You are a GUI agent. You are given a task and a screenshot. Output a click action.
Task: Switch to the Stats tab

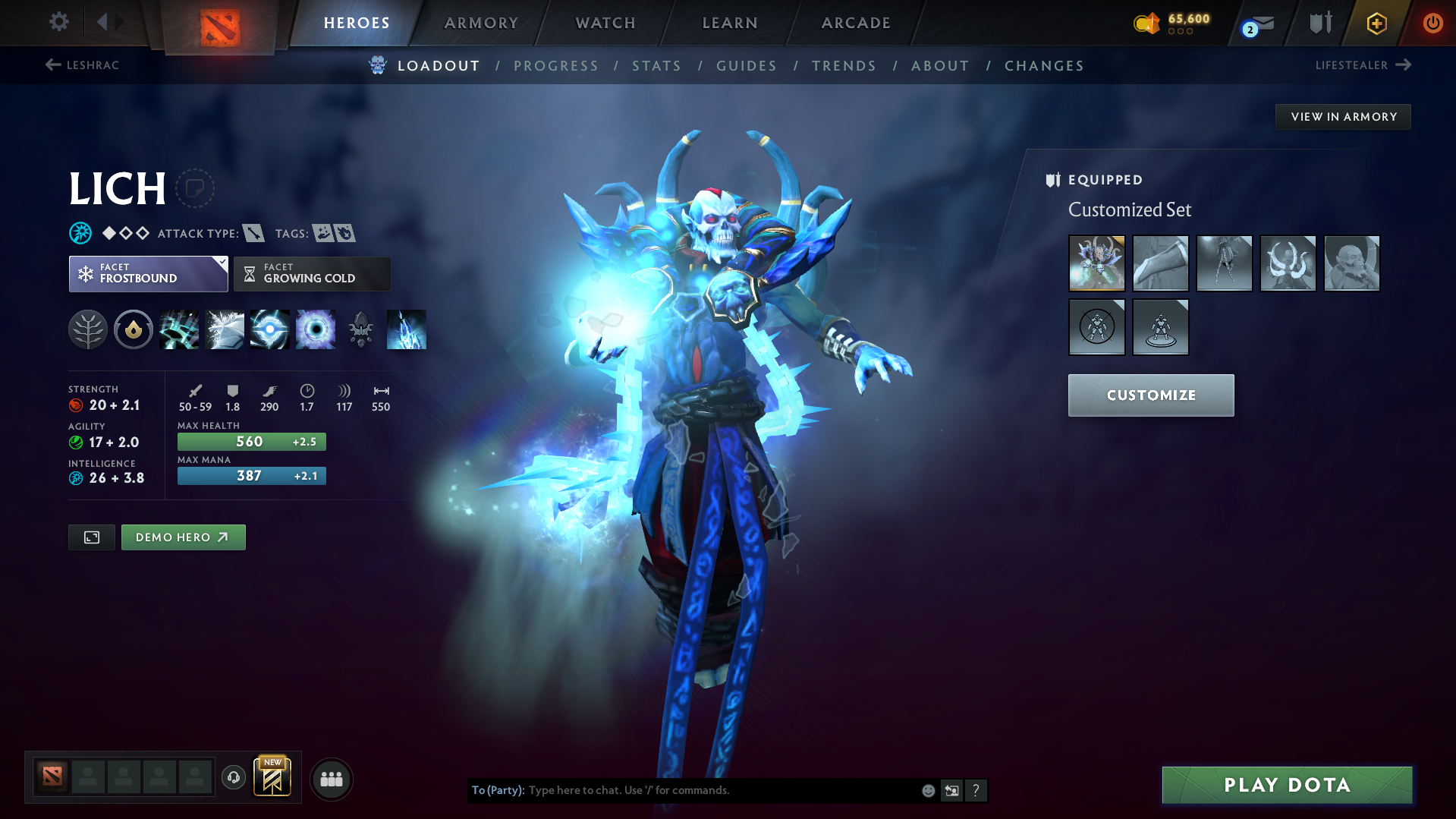pyautogui.click(x=656, y=66)
